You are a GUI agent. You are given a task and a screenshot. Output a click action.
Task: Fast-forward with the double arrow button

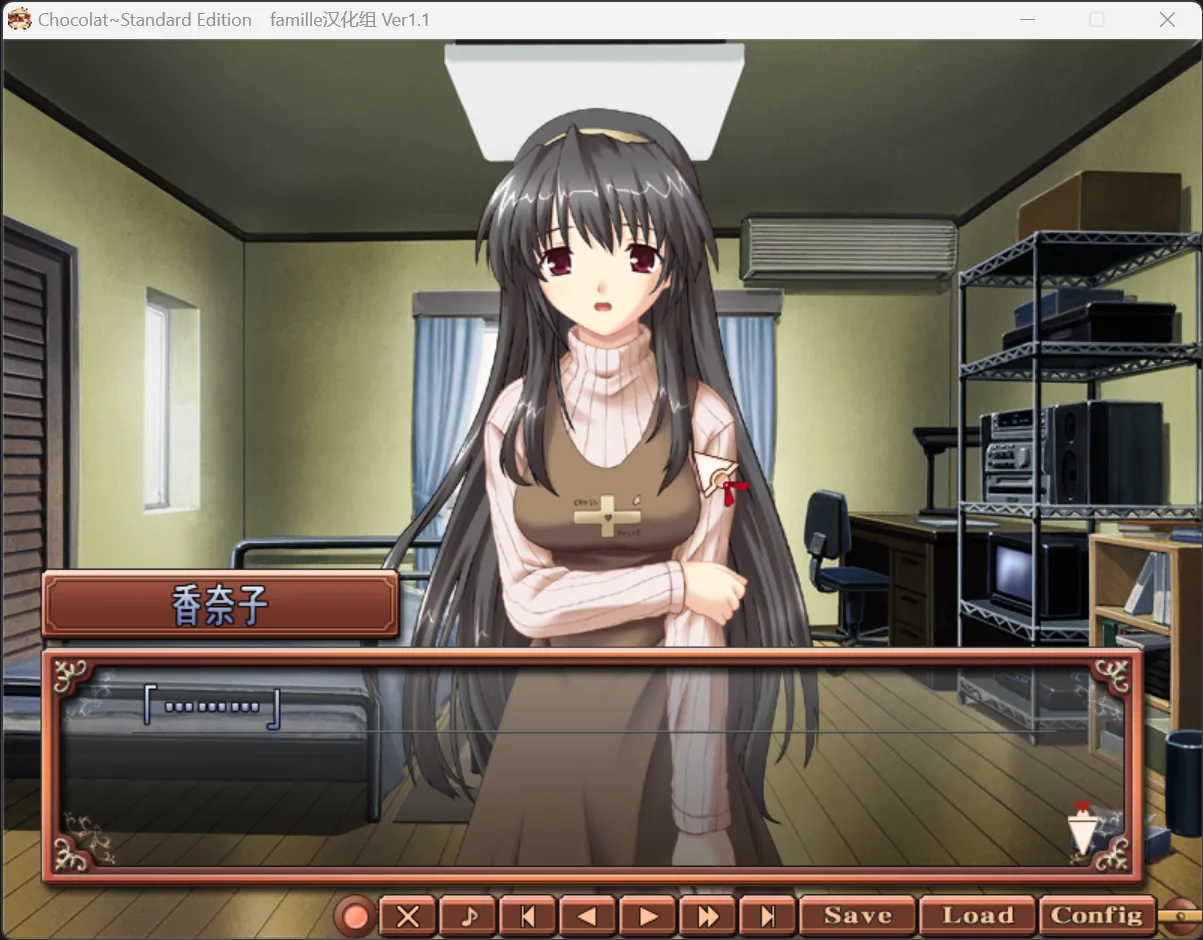[708, 916]
